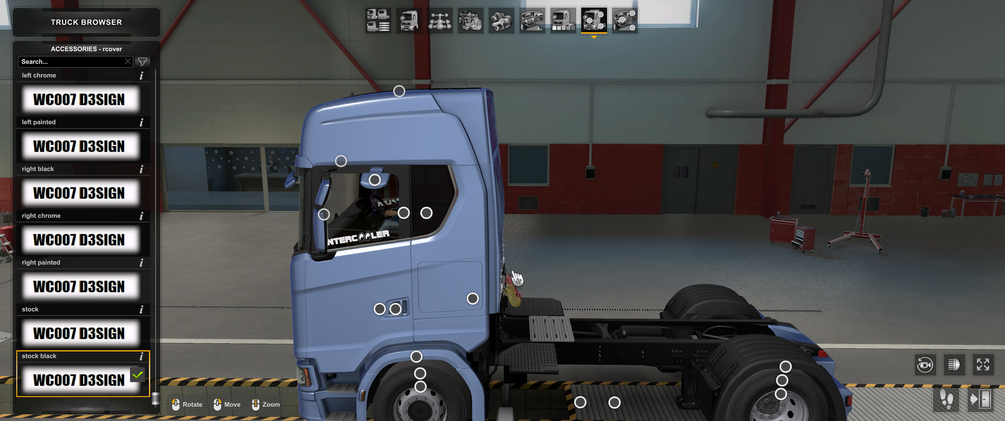
Task: Show info for the "left chrome" item
Action: point(141,76)
